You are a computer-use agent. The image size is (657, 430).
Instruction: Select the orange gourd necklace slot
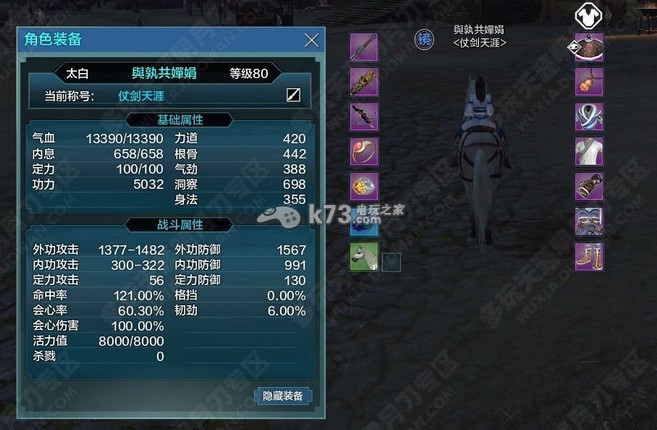point(589,82)
